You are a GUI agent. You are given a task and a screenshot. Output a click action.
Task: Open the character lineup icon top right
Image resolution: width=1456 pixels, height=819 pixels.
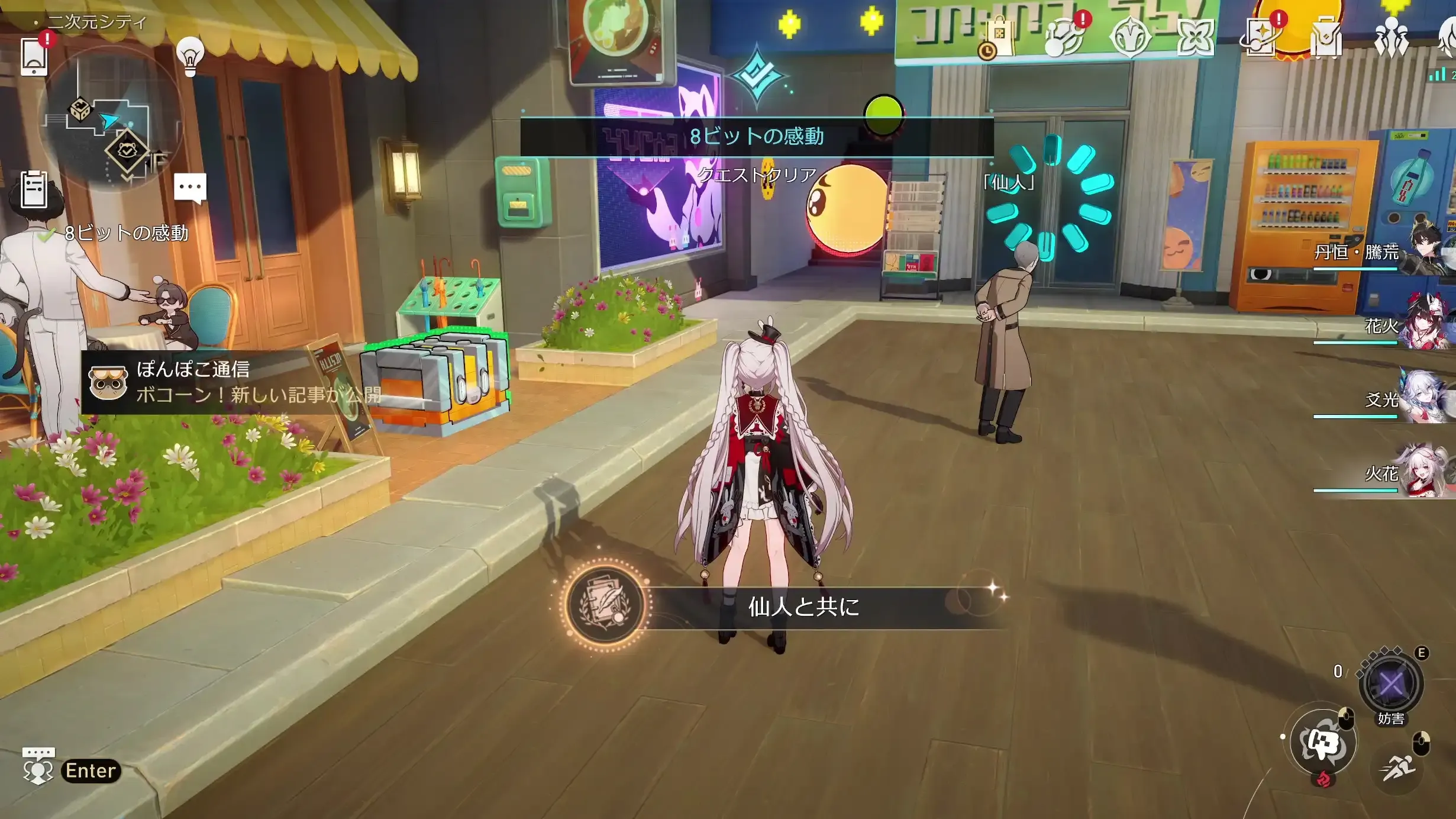(1392, 37)
